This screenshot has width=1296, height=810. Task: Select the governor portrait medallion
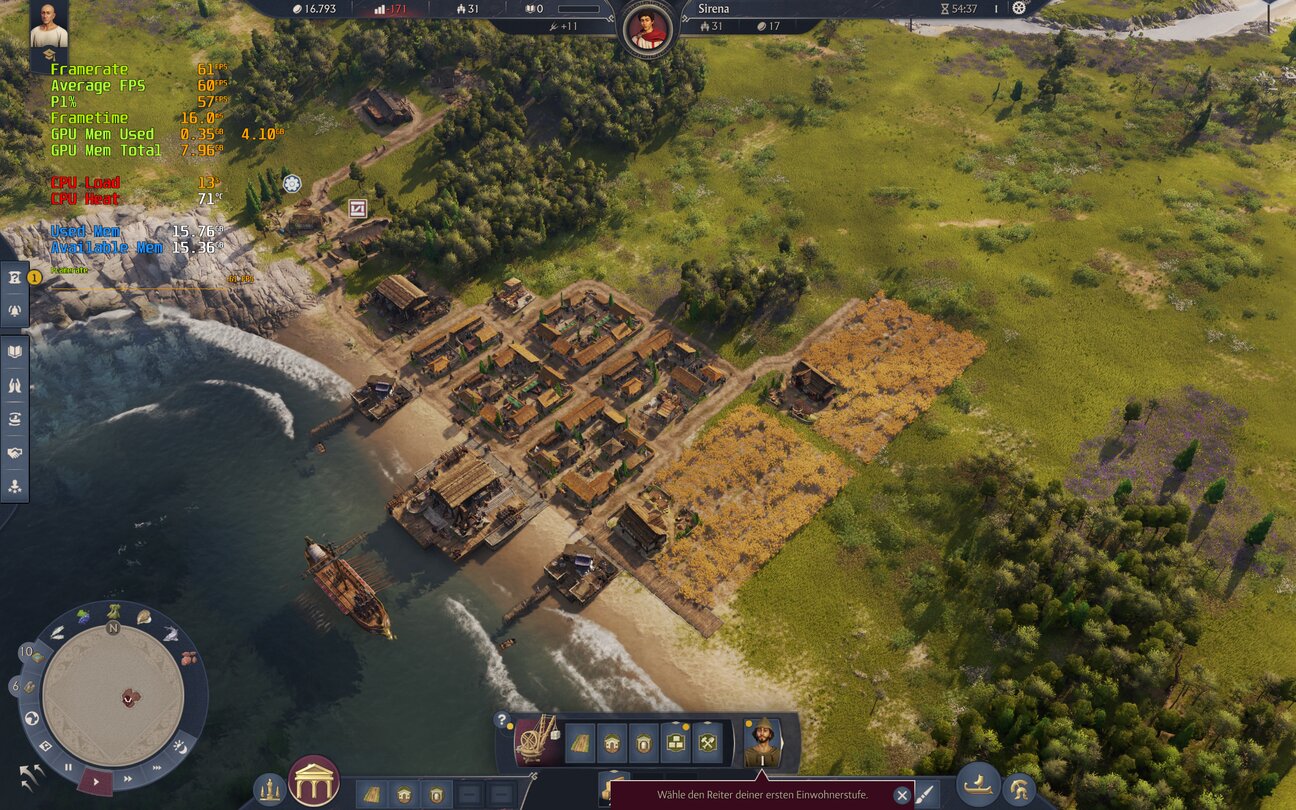646,28
